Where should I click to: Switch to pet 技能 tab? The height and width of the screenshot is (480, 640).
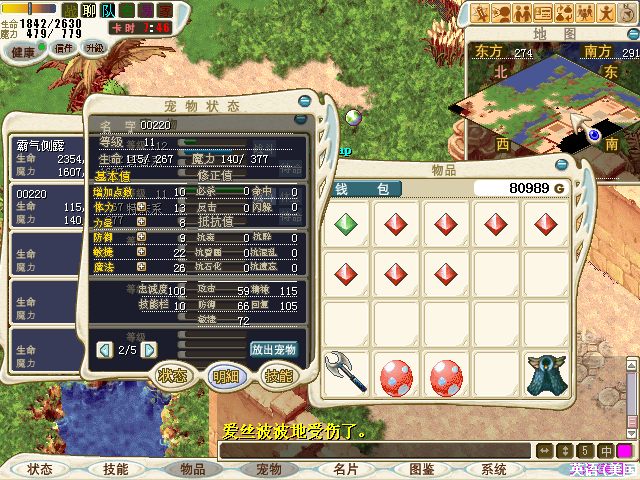pyautogui.click(x=277, y=376)
